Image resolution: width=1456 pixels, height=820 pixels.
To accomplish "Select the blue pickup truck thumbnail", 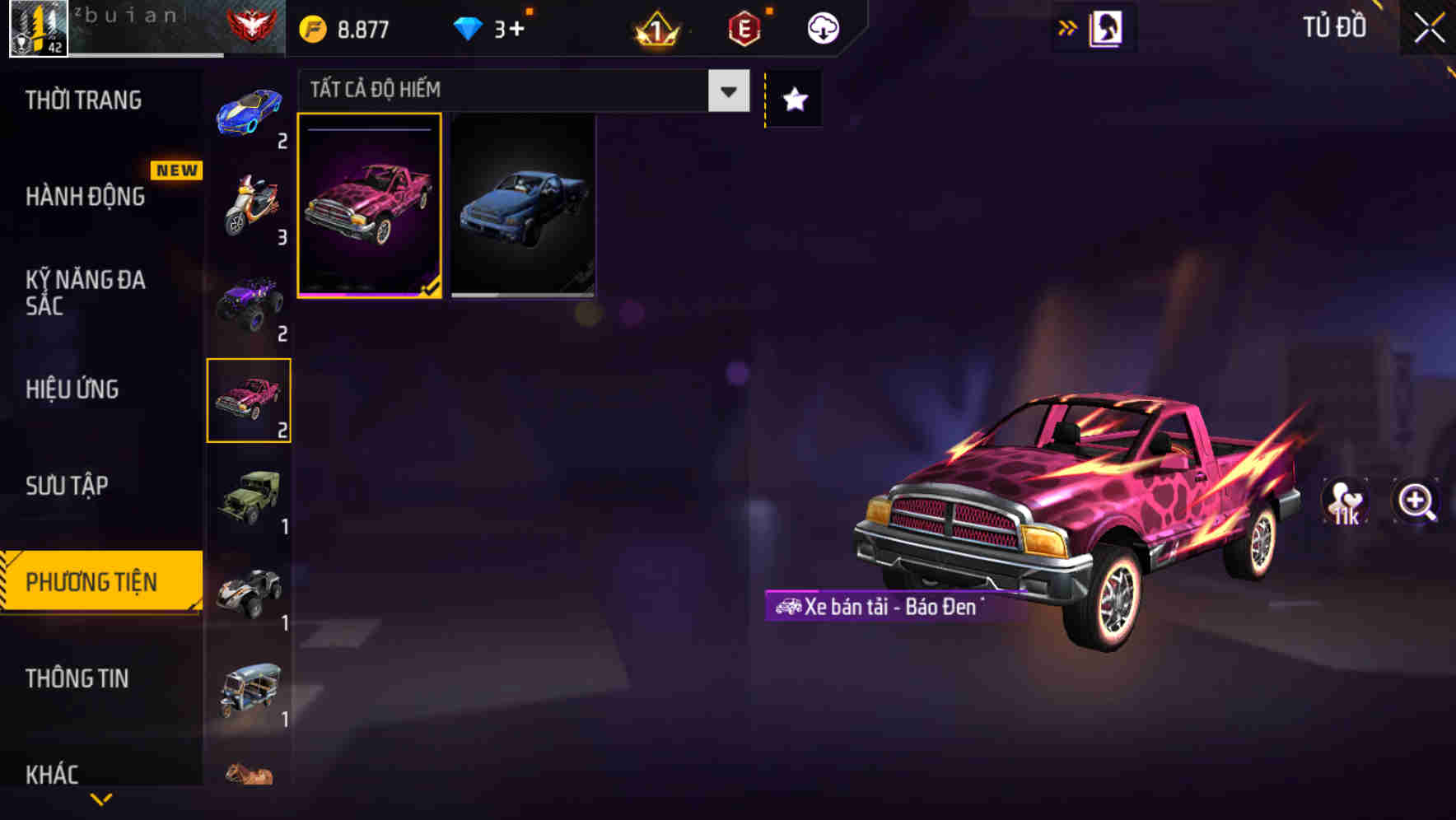I will [x=524, y=206].
